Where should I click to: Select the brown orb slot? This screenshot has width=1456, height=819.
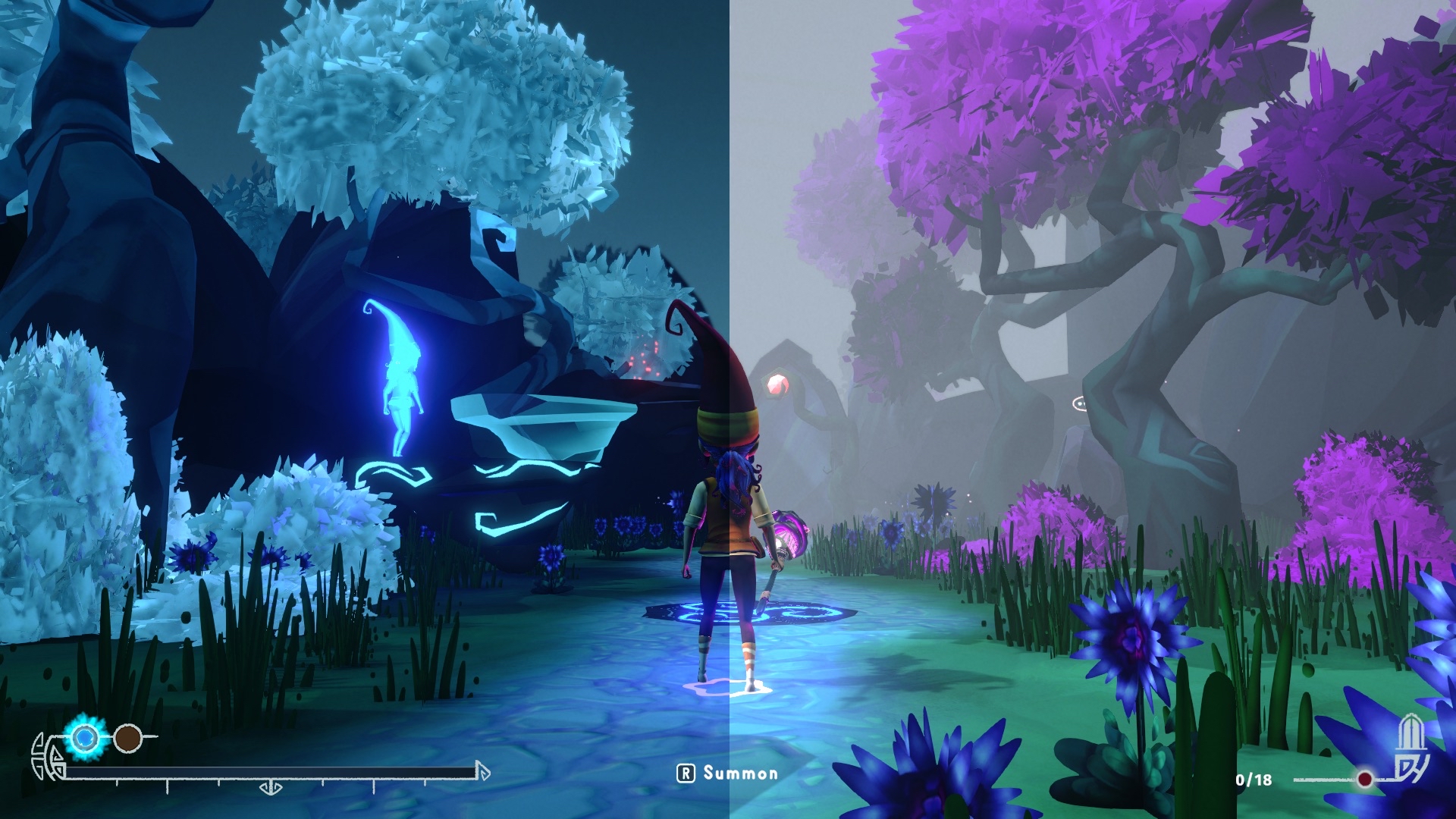pyautogui.click(x=127, y=737)
